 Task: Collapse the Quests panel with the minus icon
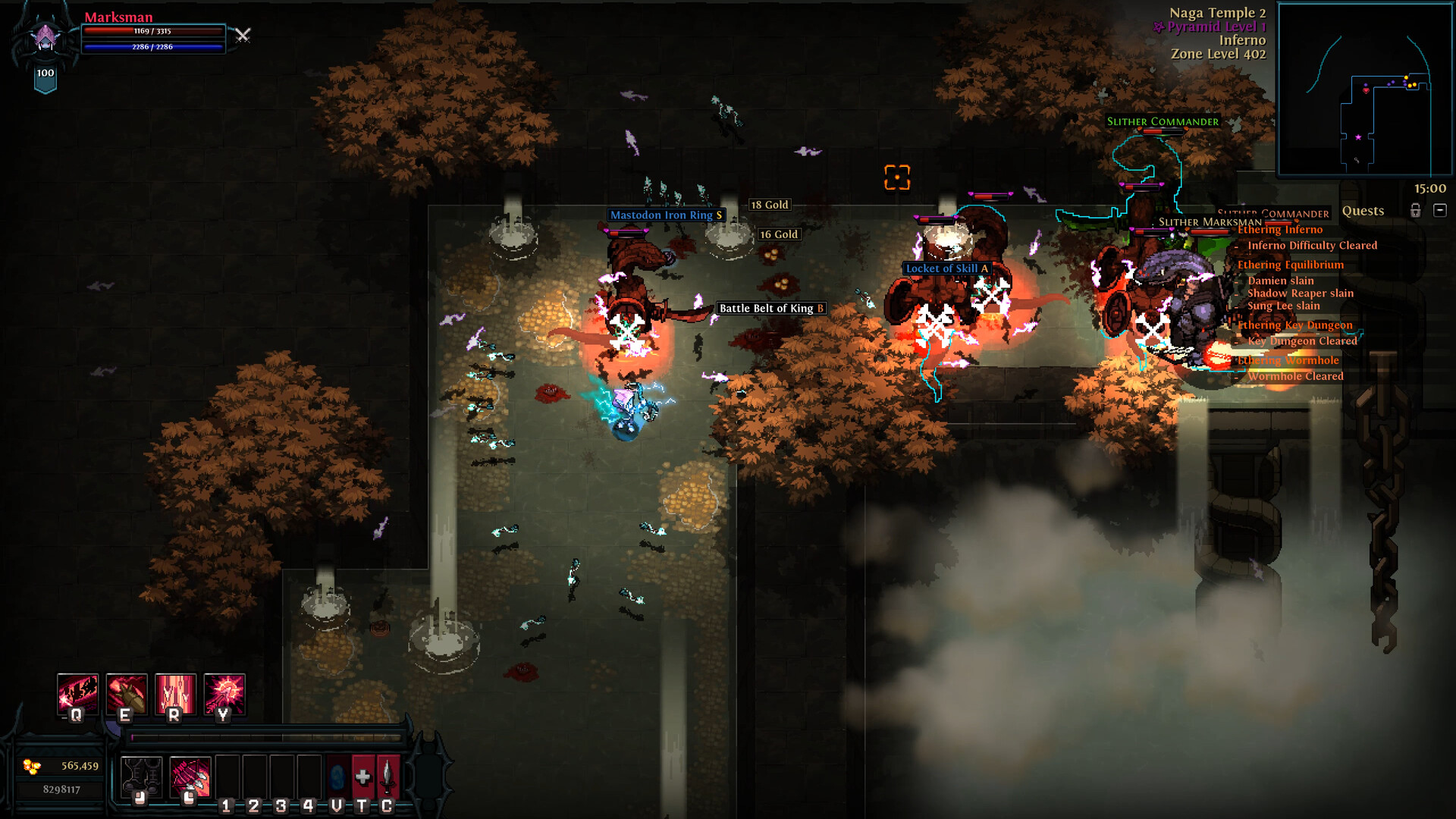[1440, 211]
